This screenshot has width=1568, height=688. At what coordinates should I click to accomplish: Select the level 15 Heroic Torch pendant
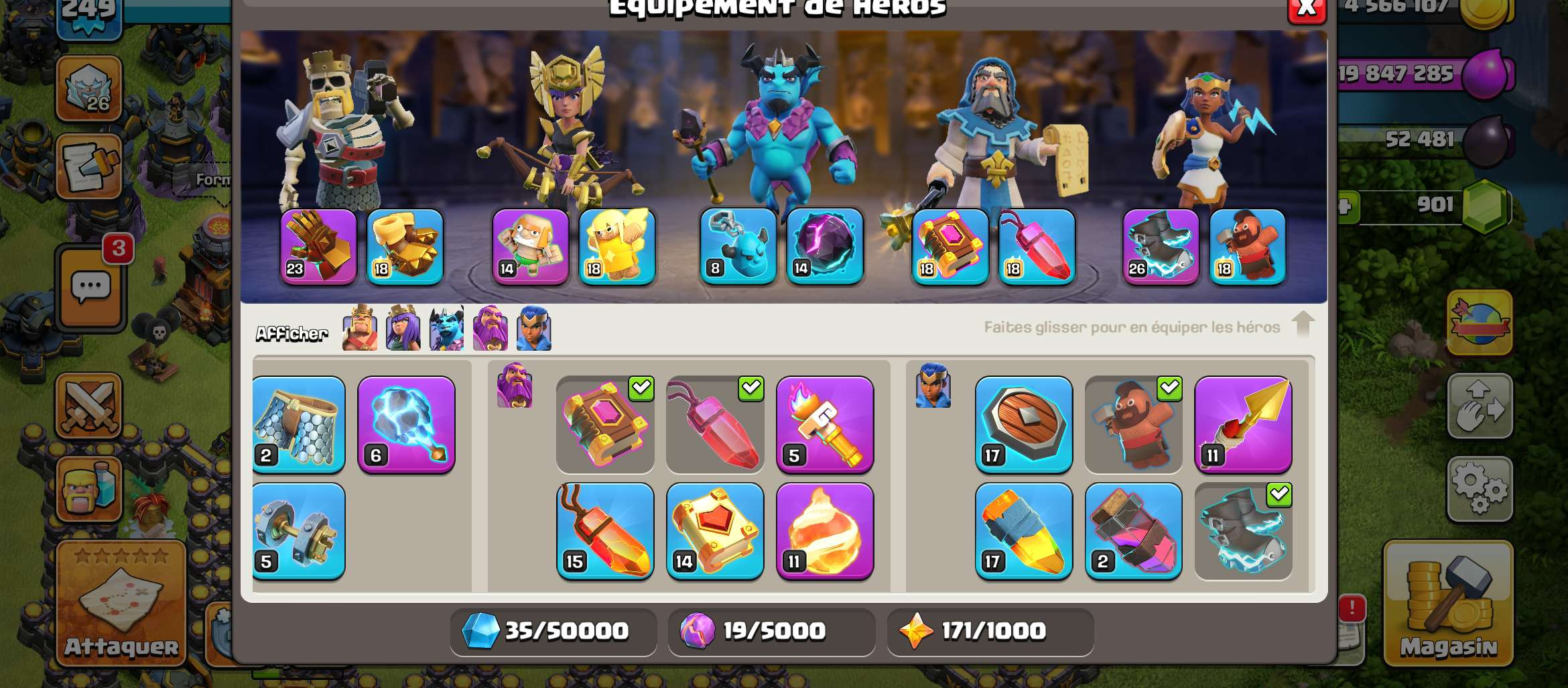pos(605,532)
